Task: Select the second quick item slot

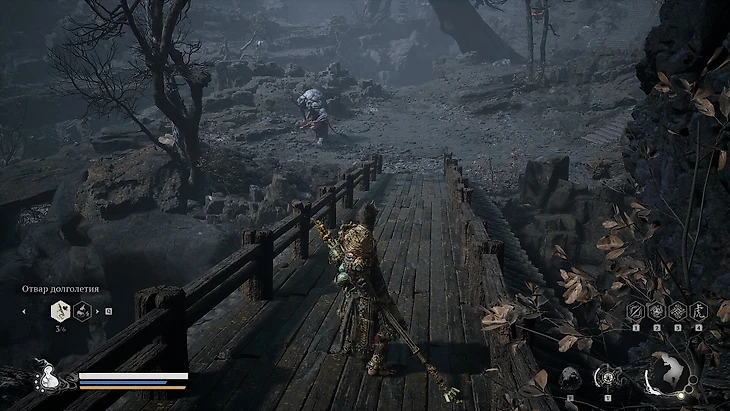Action: click(82, 311)
